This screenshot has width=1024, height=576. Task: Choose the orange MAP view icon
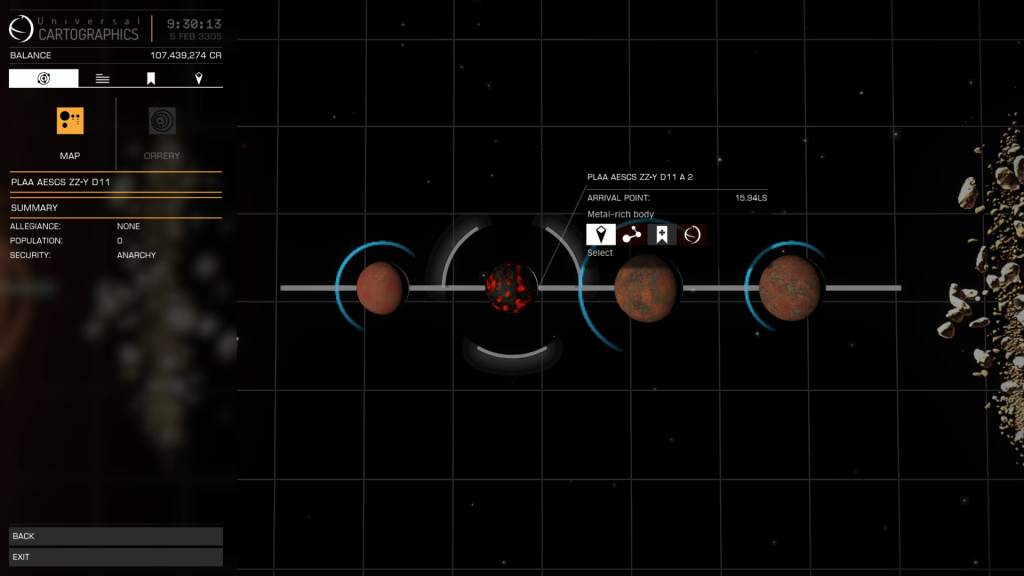(70, 121)
